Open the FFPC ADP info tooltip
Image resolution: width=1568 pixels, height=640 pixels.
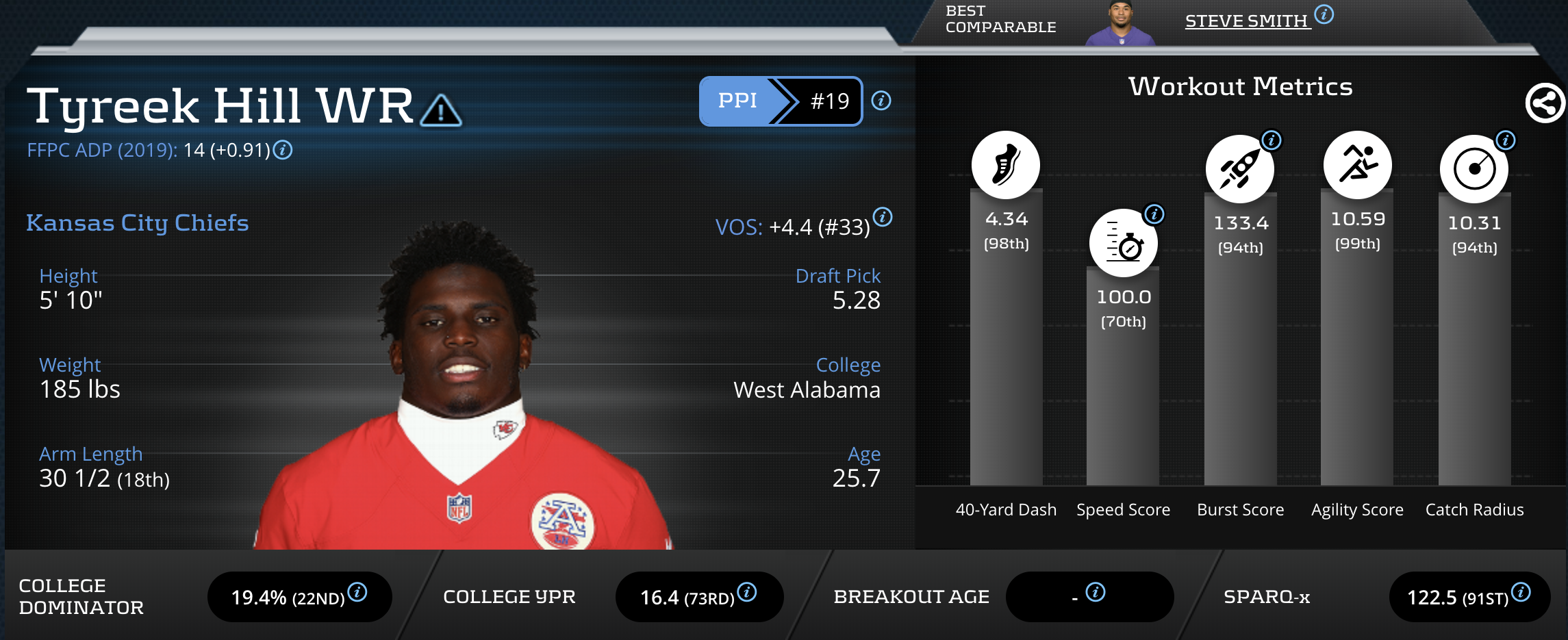coord(283,150)
